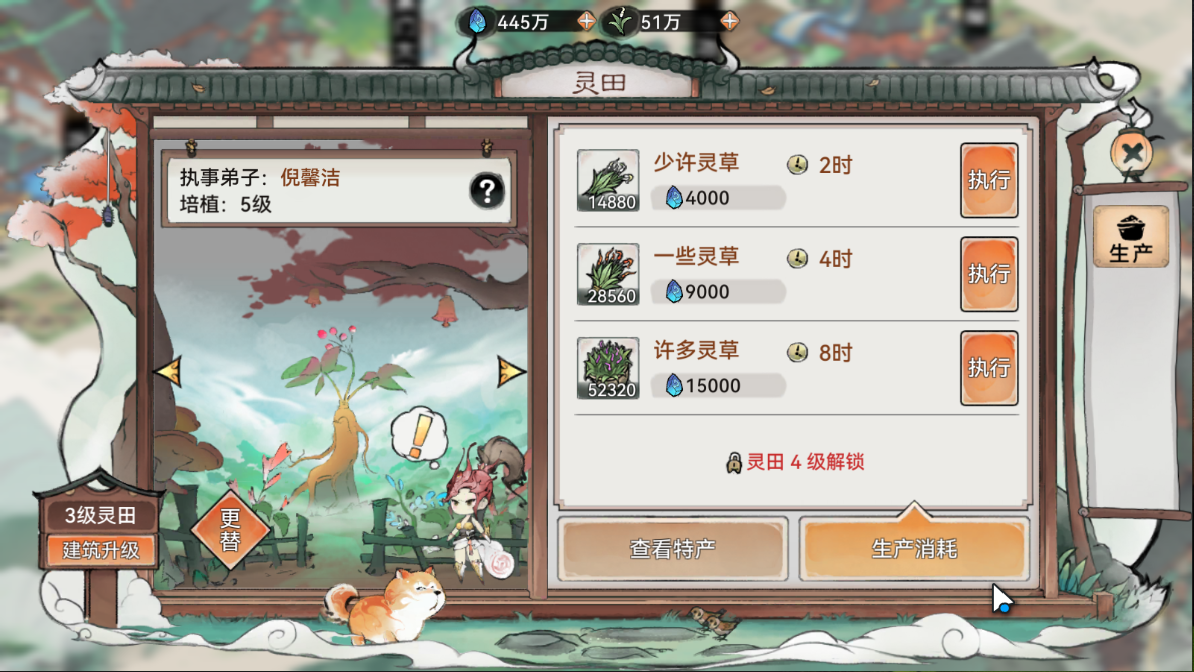The height and width of the screenshot is (672, 1194).
Task: Select the 一些灵草 herb icon
Action: pos(608,274)
